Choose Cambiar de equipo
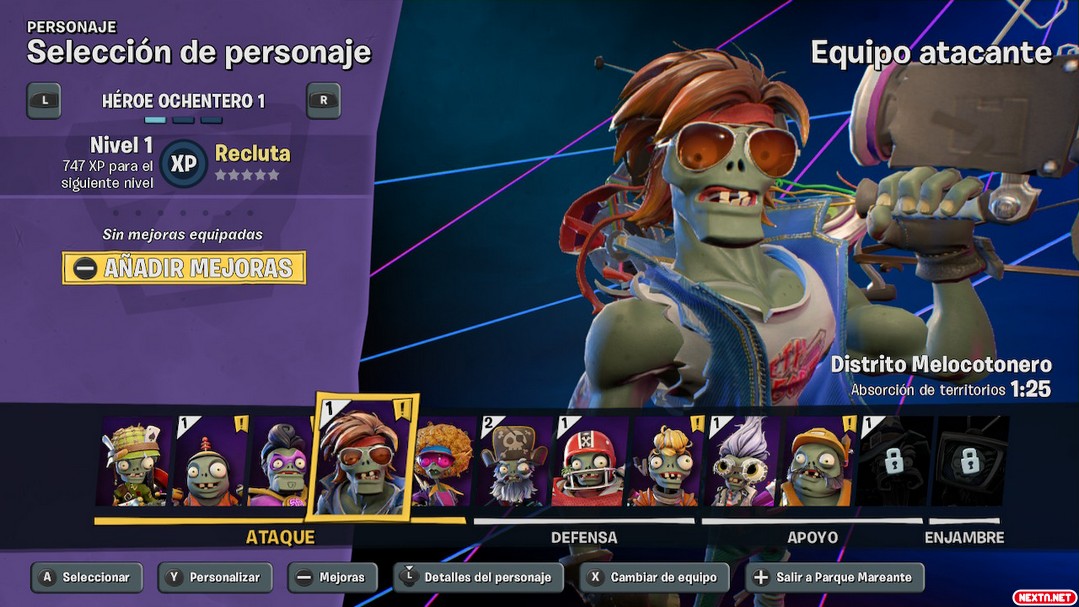 655,577
